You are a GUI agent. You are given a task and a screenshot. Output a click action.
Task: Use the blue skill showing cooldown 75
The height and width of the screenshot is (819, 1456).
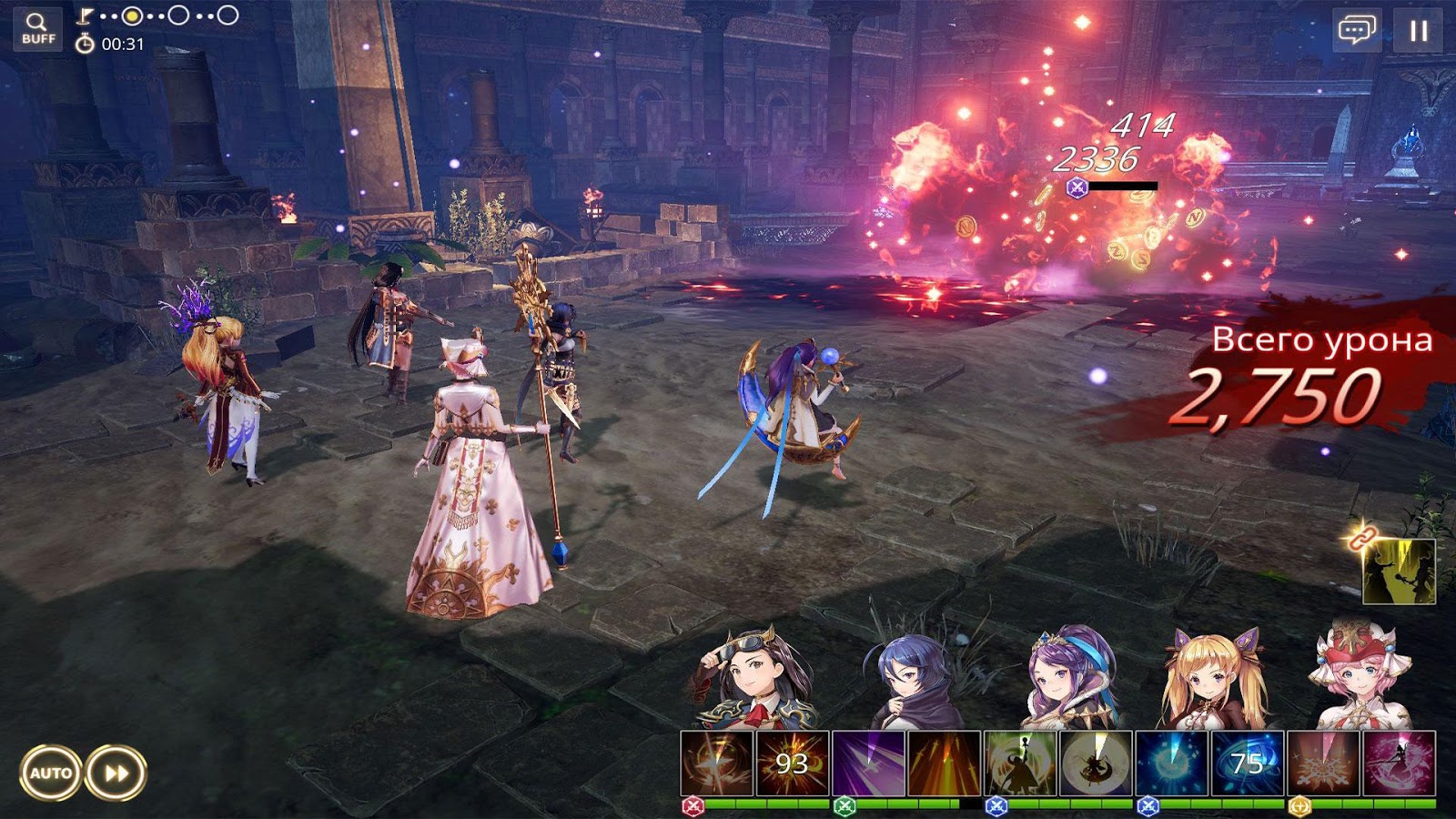1248,763
